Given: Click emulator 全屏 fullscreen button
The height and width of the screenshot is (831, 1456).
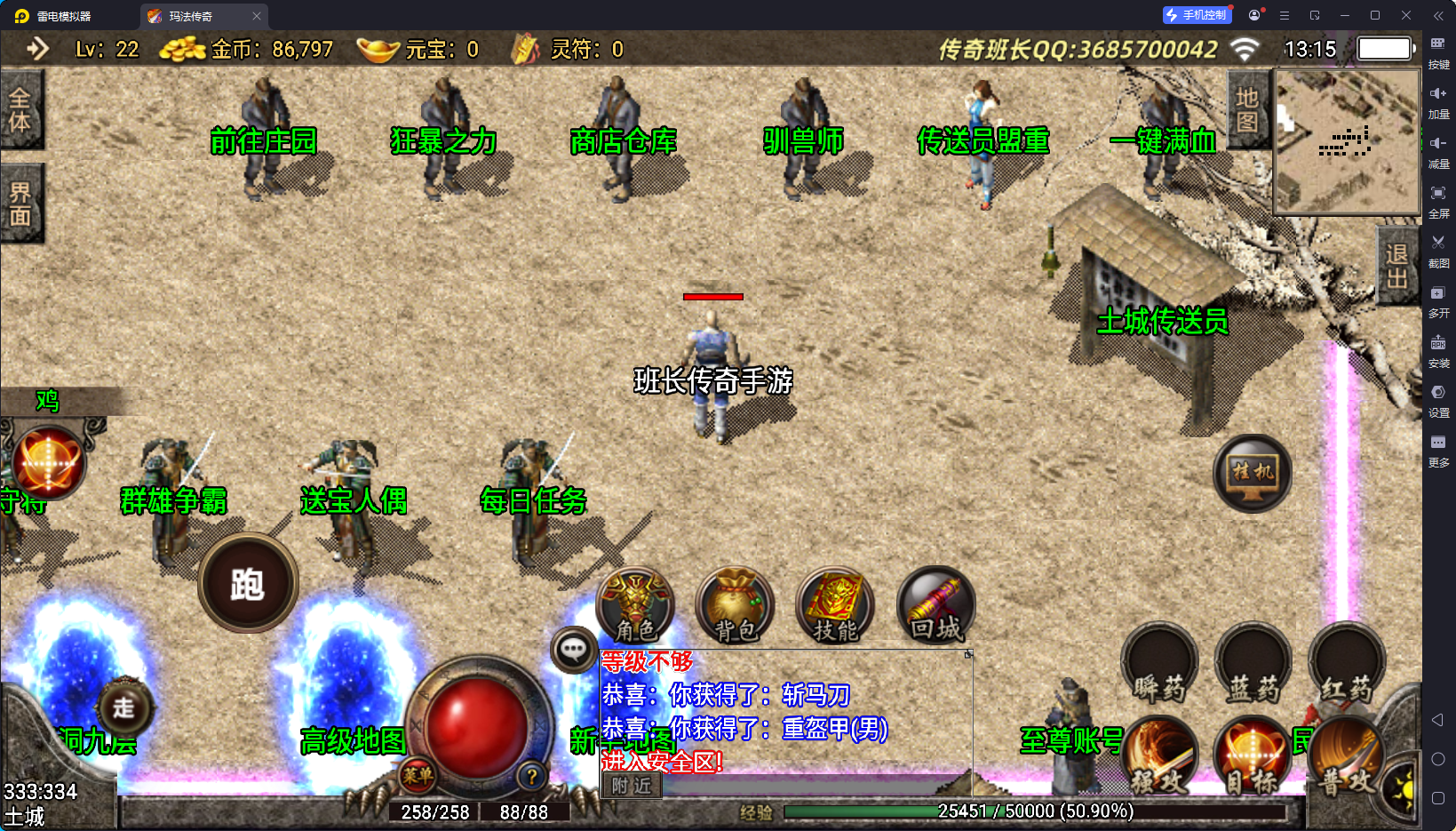Looking at the screenshot, I should (x=1438, y=200).
